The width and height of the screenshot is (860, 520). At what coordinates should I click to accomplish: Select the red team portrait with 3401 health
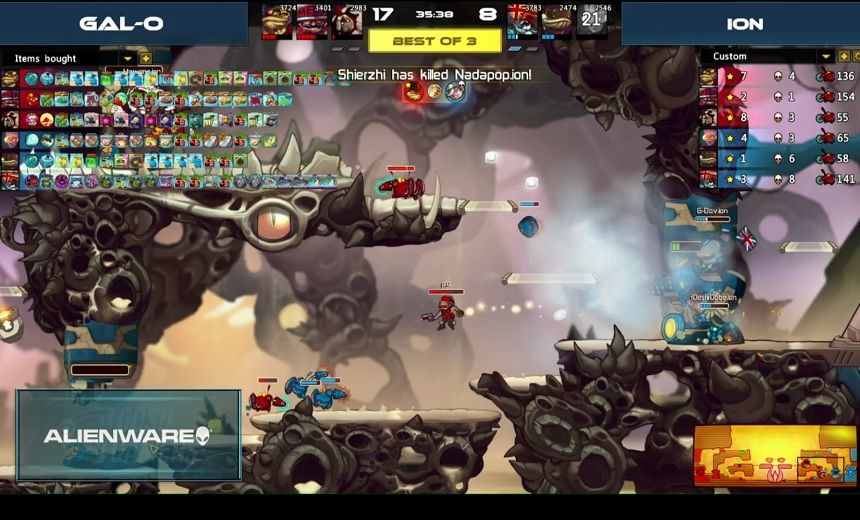311,21
